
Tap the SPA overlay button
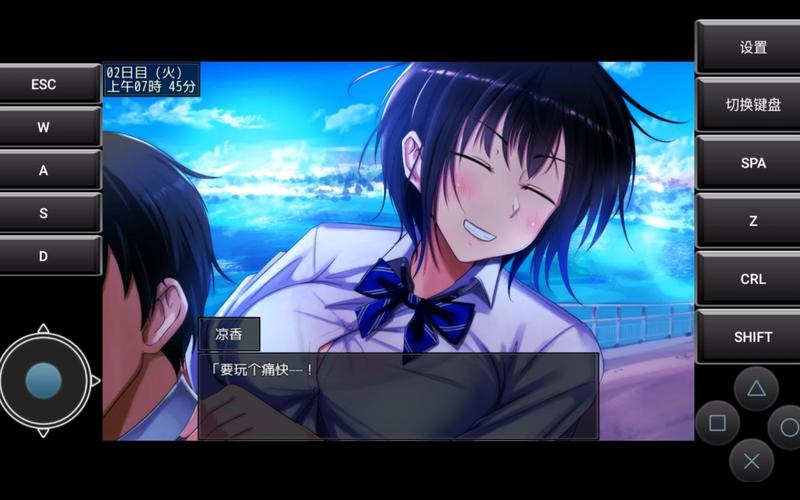point(752,163)
